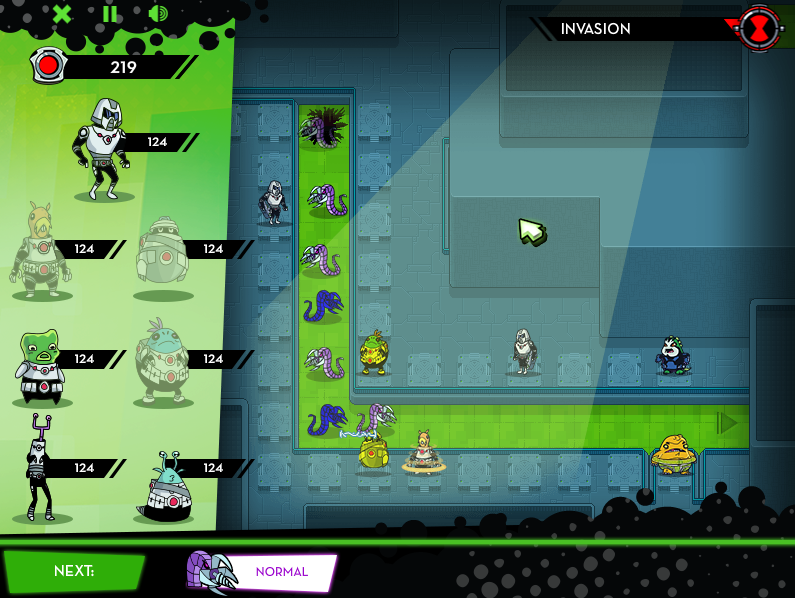Image resolution: width=795 pixels, height=598 pixels.
Task: Click the green NEXT wave button
Action: pyautogui.click(x=74, y=571)
